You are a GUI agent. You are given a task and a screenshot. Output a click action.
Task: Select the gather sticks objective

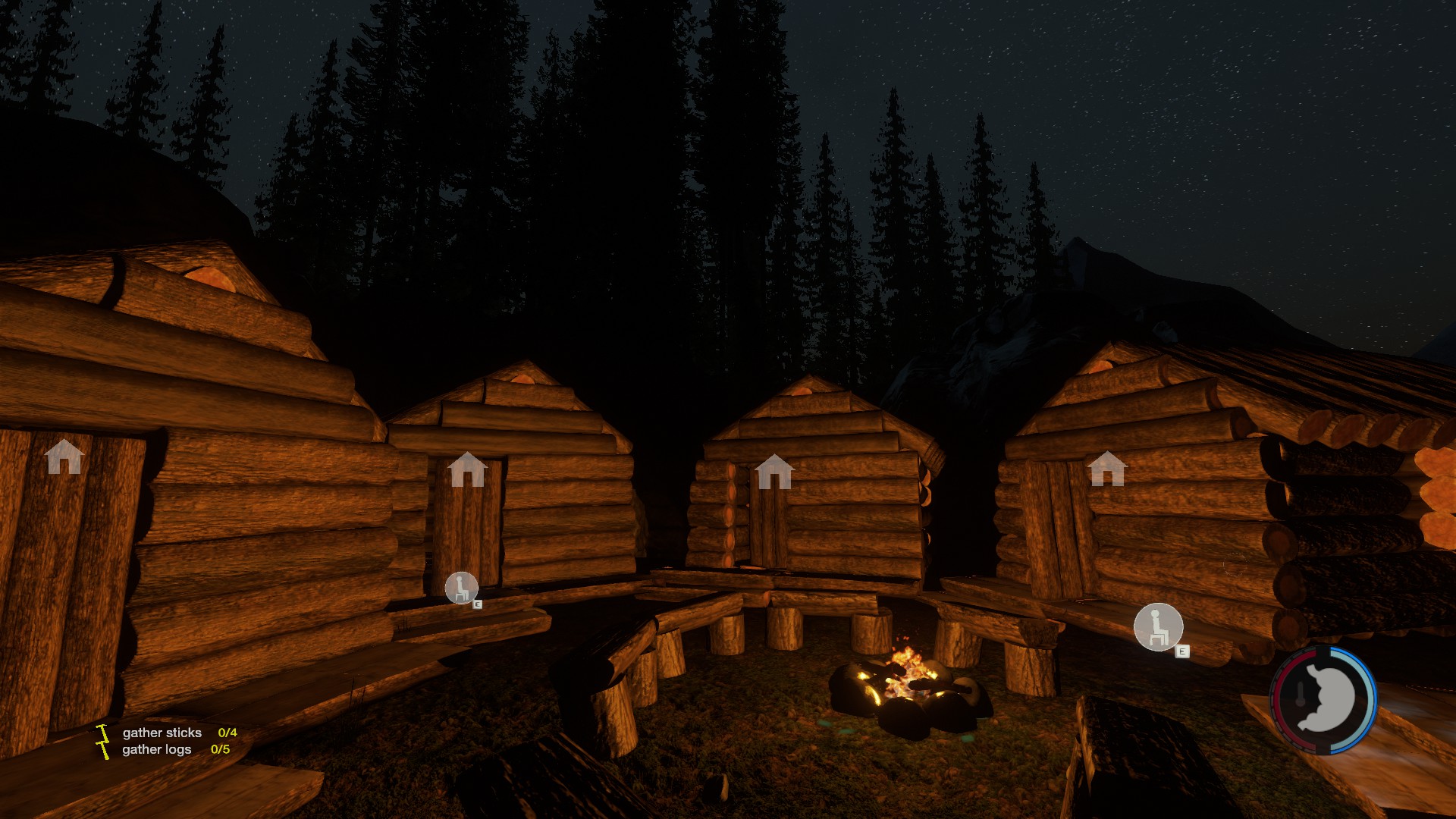pos(162,733)
